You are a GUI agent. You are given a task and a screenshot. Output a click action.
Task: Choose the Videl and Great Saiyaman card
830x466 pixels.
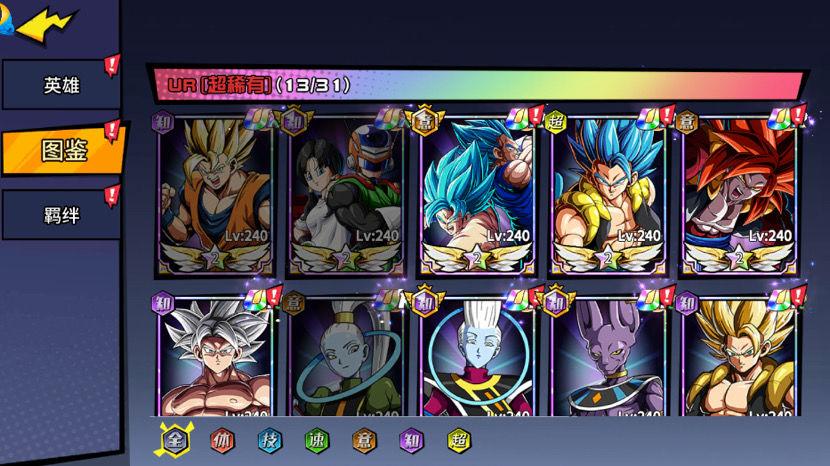point(346,195)
